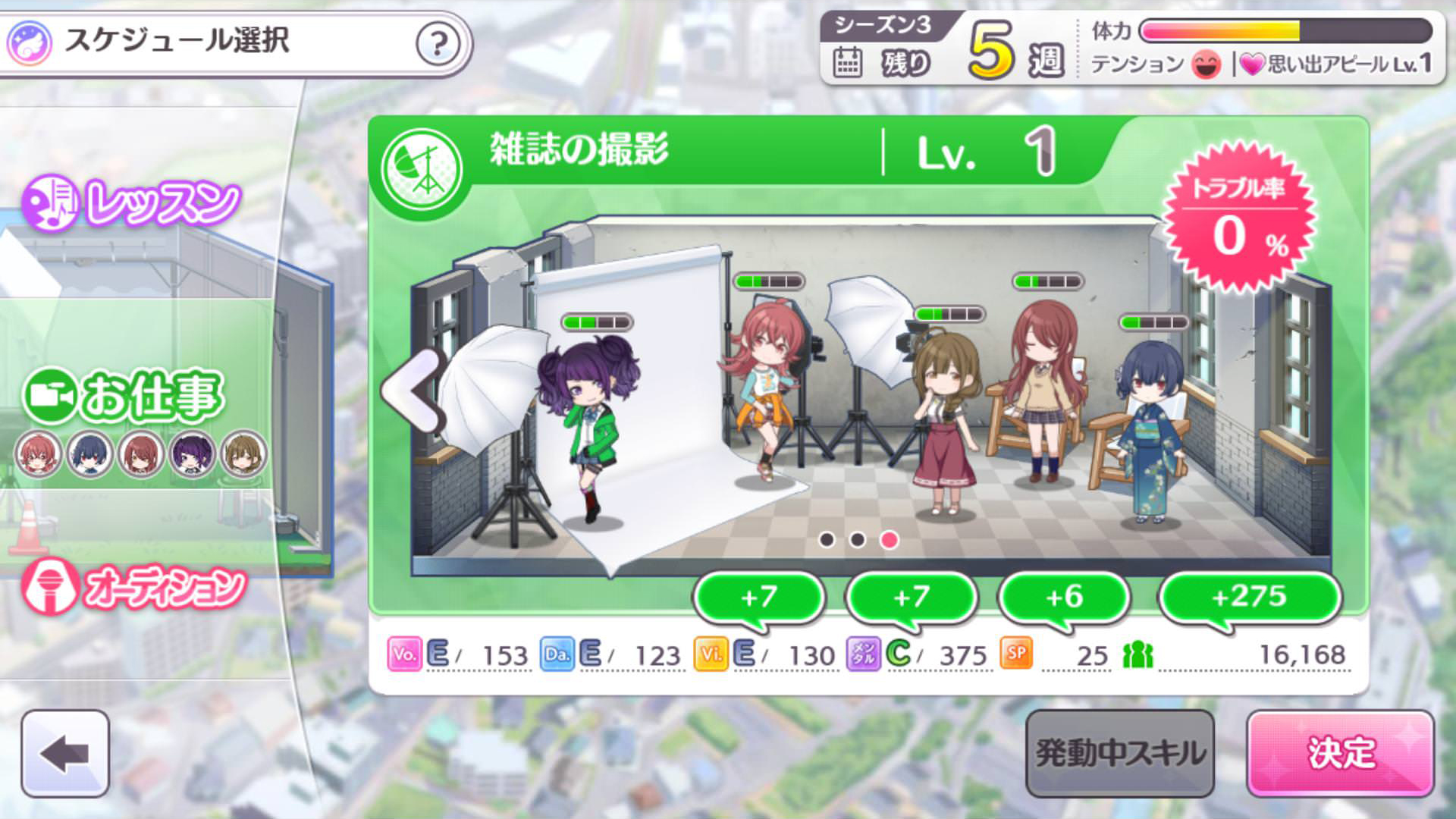Jump to the first page dot

(827, 539)
